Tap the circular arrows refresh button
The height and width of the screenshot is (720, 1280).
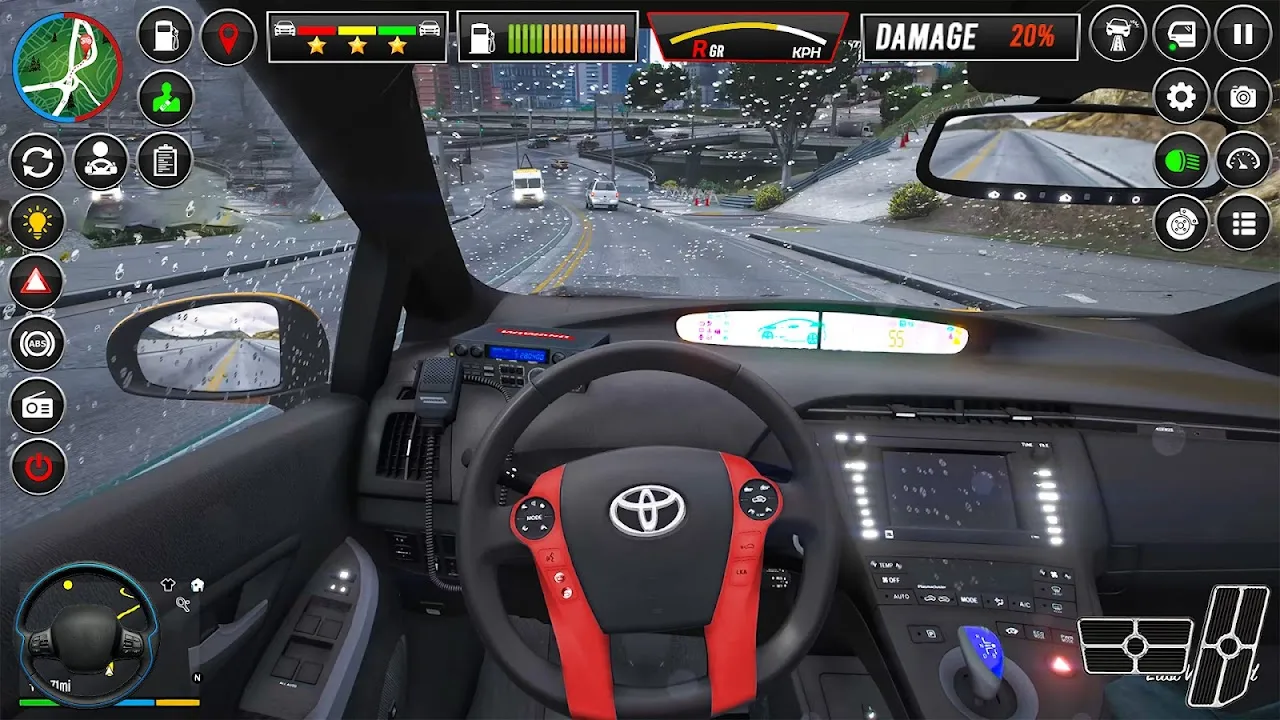point(37,161)
